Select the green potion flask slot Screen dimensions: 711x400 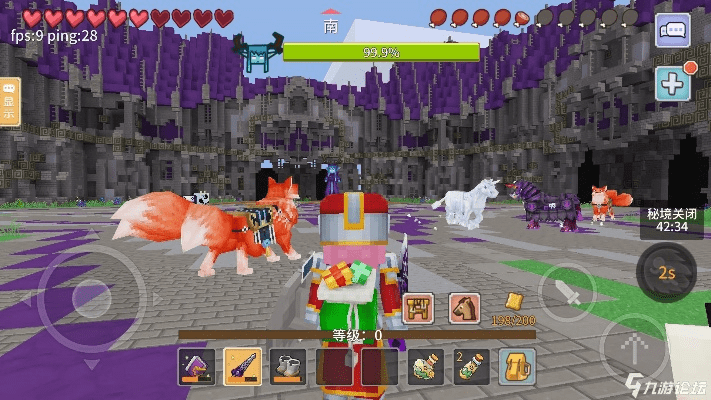(x=425, y=366)
